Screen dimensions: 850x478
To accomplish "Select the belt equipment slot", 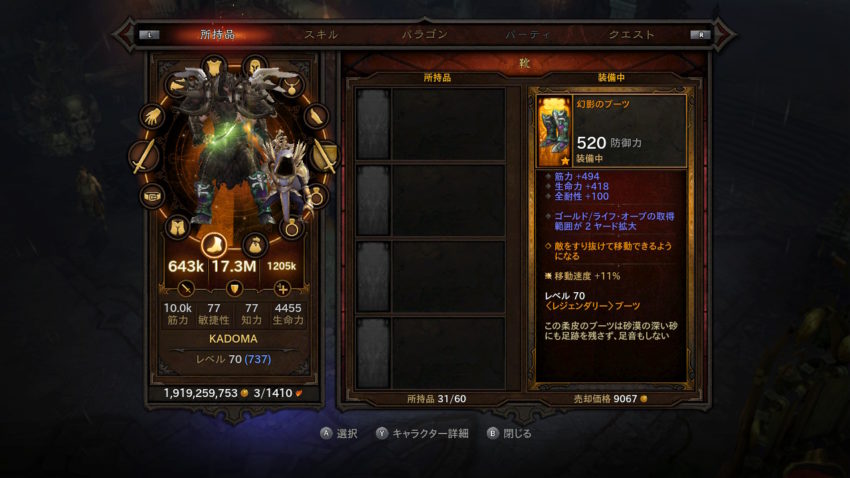I will [x=152, y=196].
